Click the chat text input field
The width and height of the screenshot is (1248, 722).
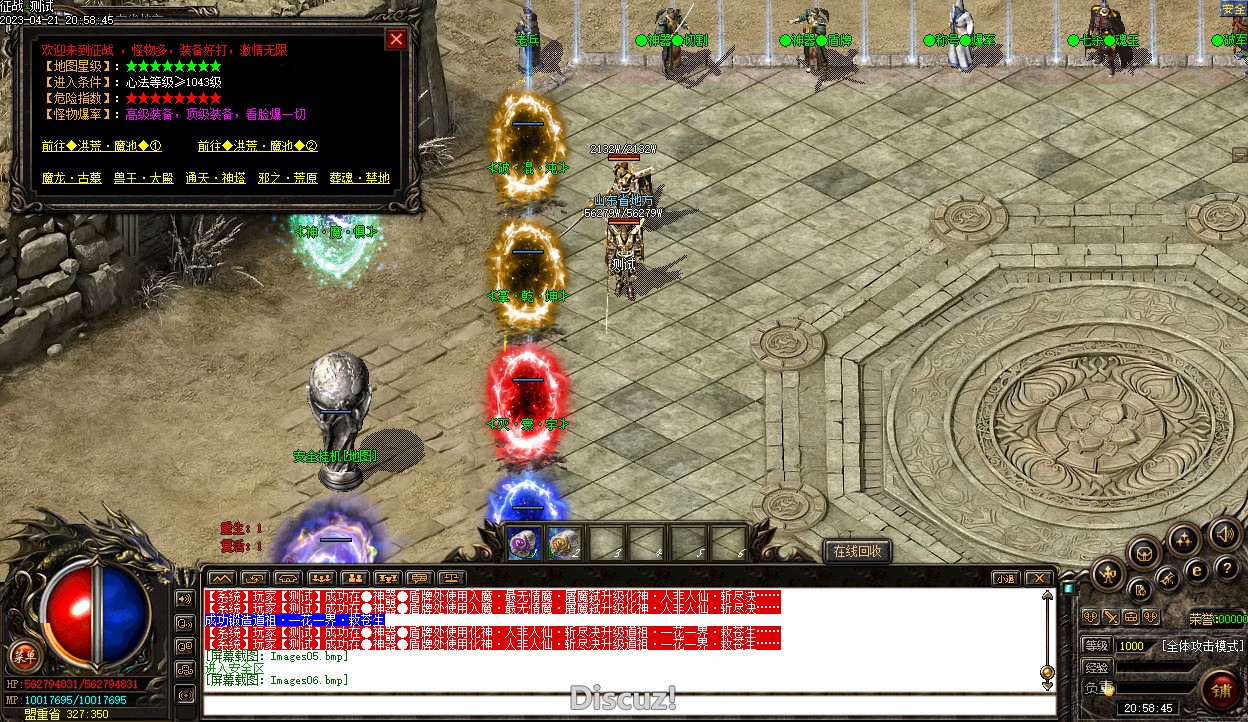[x=620, y=704]
